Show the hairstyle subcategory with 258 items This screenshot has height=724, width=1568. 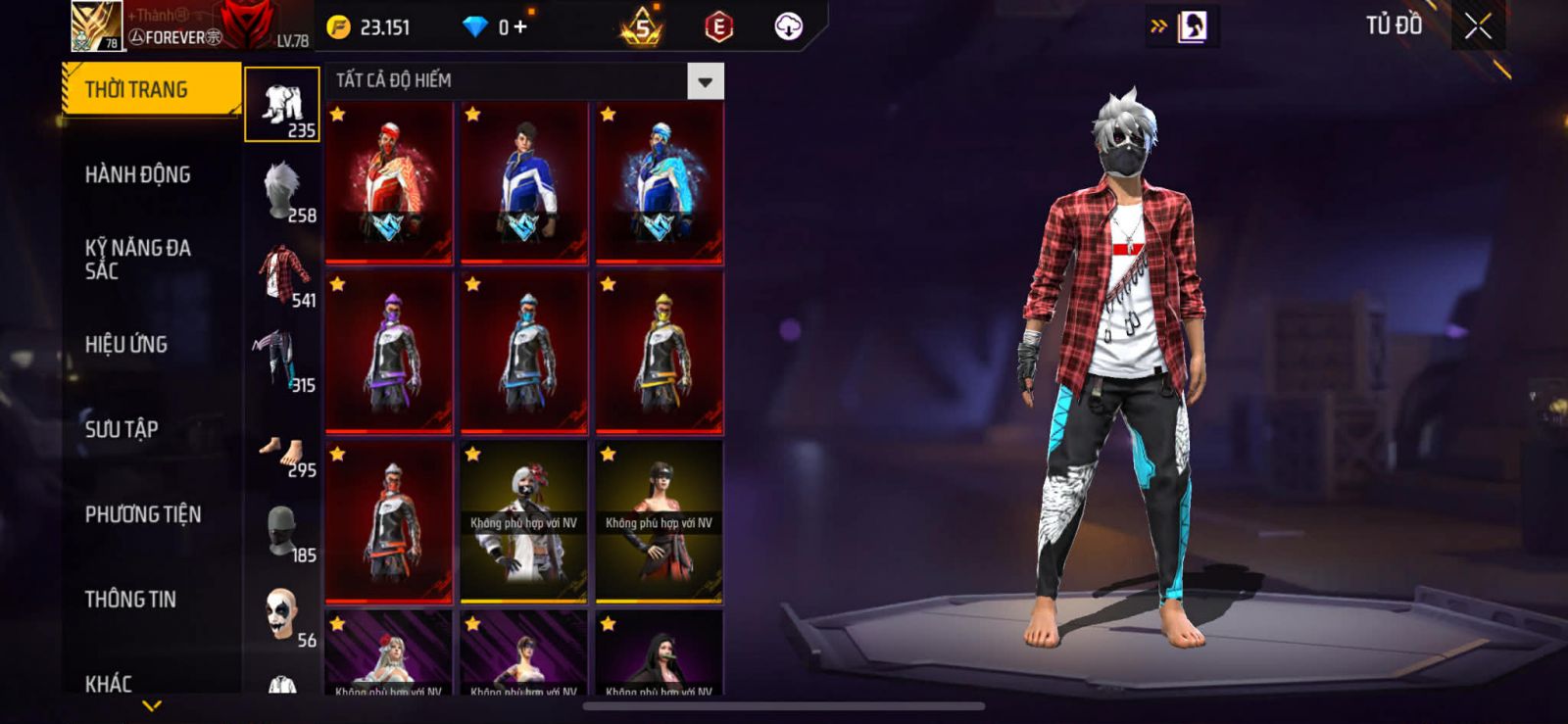point(282,190)
